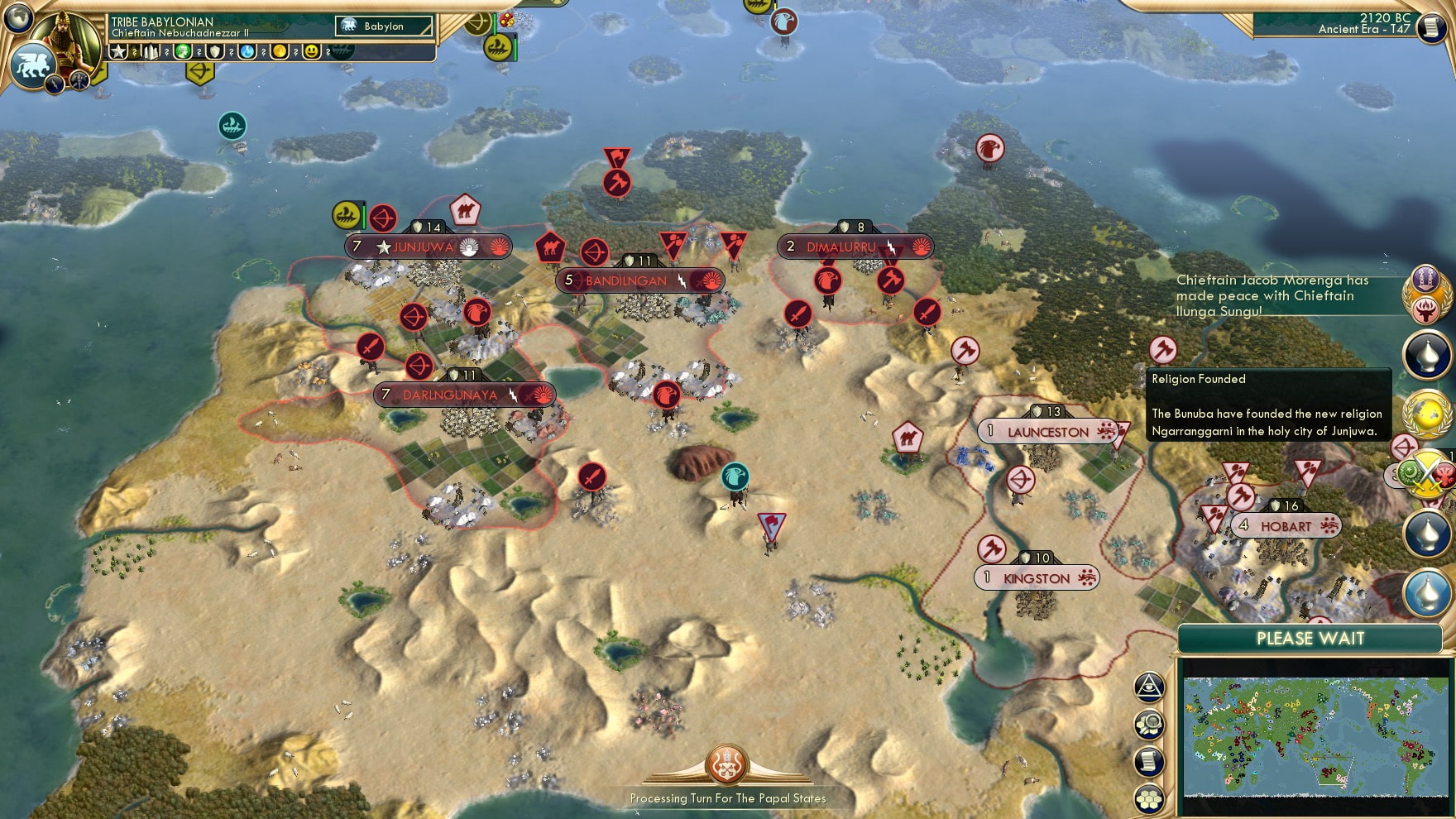The width and height of the screenshot is (1456, 819).
Task: Select the archer unit near Darlngunaya
Action: point(418,364)
